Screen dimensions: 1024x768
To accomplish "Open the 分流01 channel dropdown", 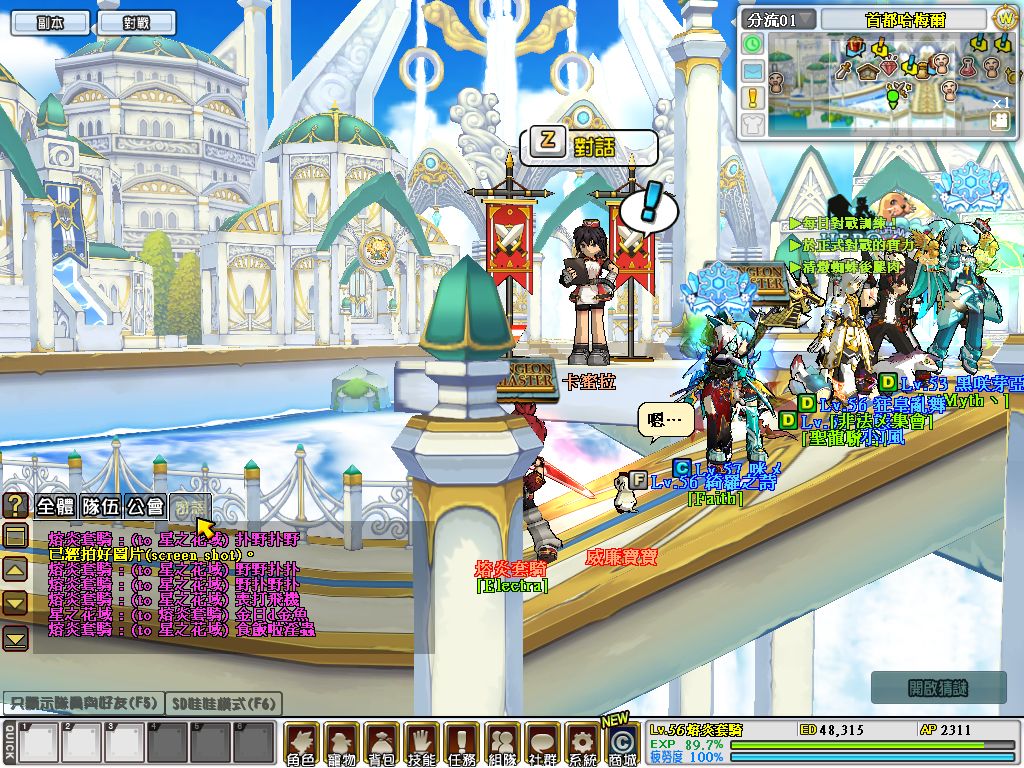I will [780, 20].
